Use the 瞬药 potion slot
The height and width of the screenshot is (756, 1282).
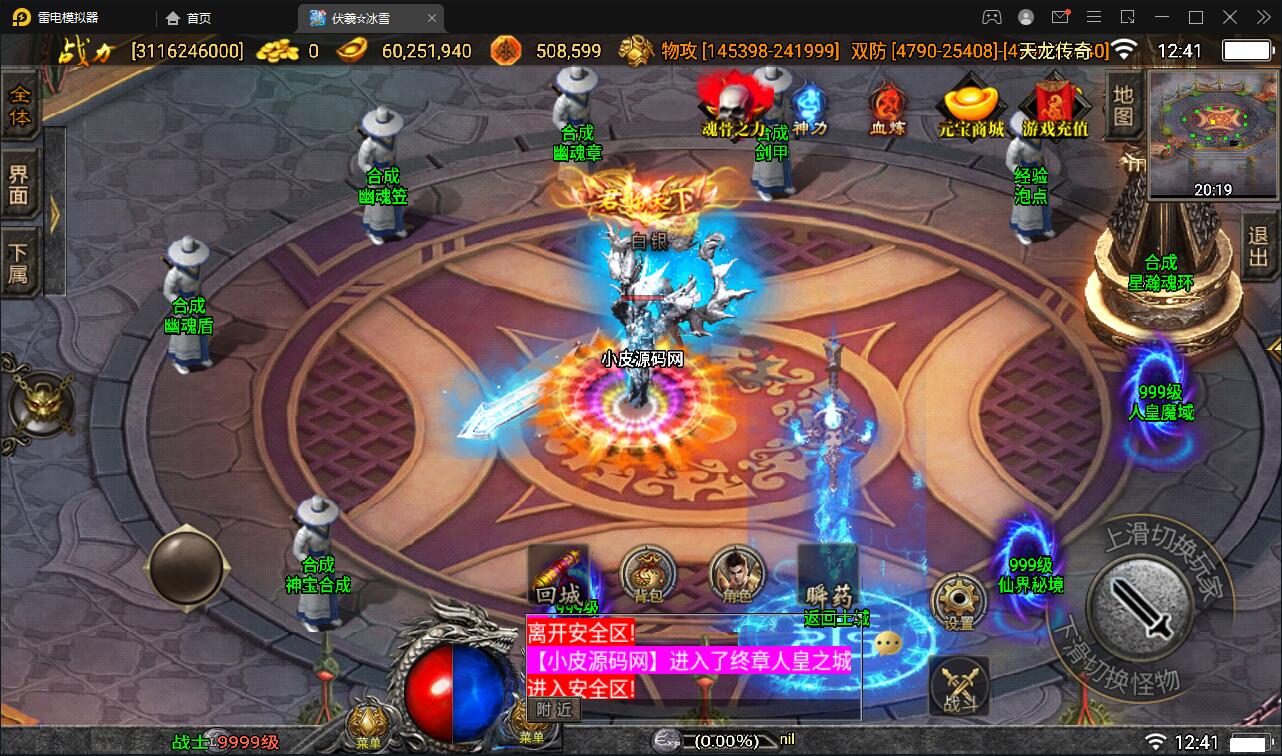coord(828,576)
